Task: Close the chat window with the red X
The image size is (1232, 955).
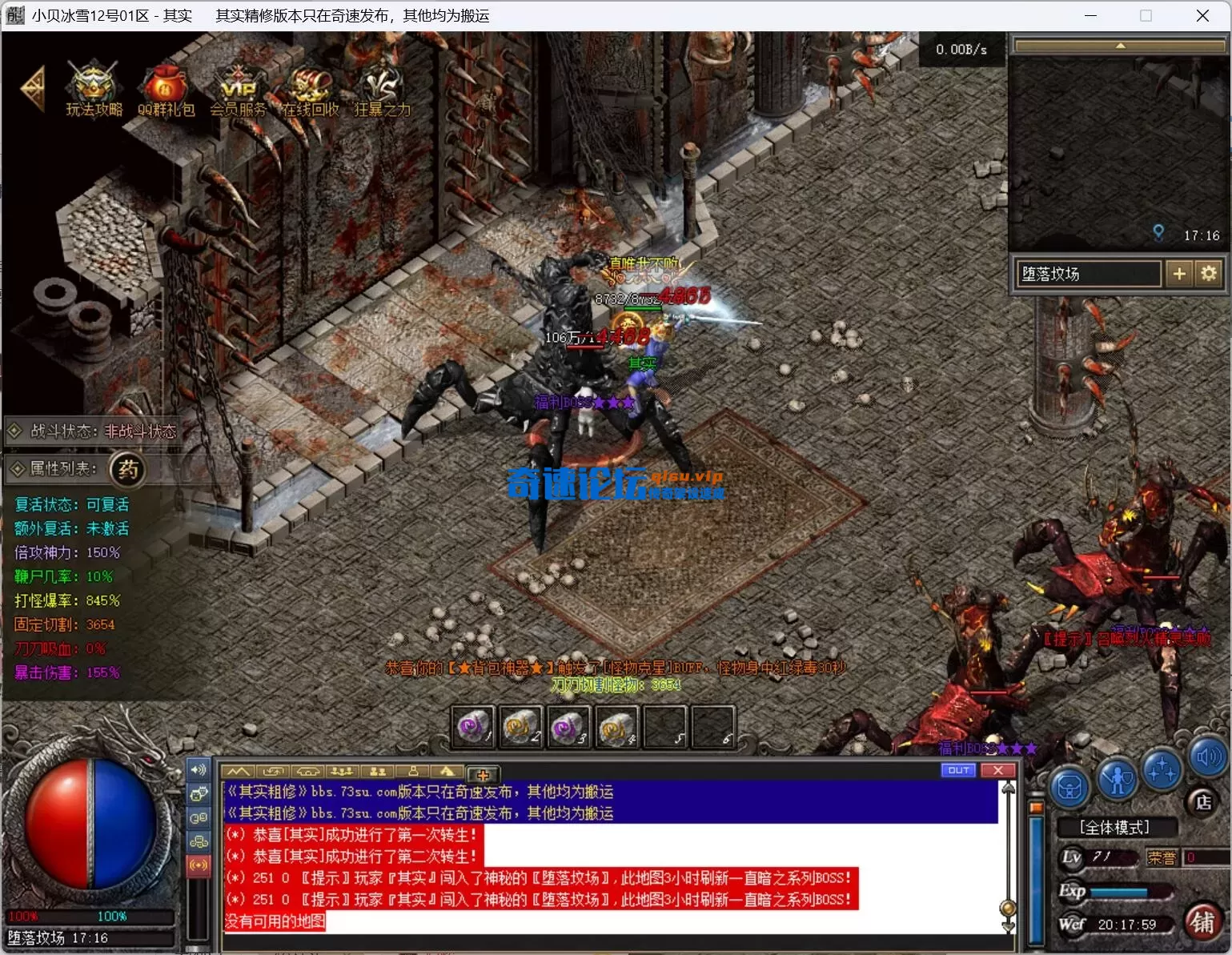Action: (x=998, y=770)
